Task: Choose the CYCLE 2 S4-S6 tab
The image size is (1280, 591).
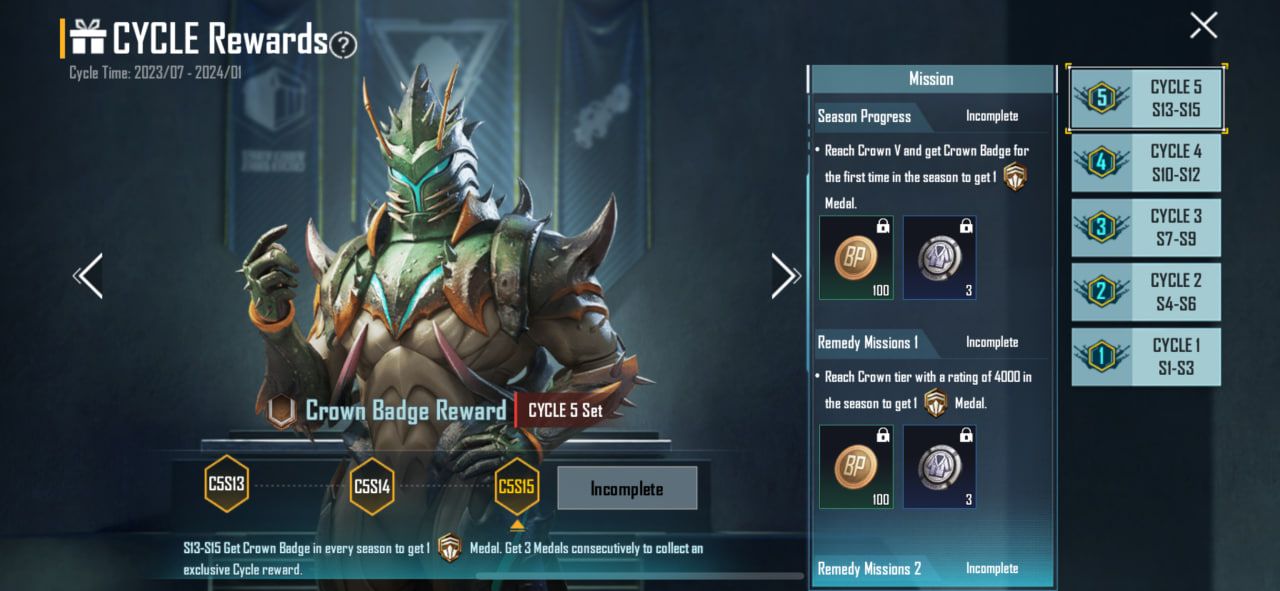Action: [1146, 292]
